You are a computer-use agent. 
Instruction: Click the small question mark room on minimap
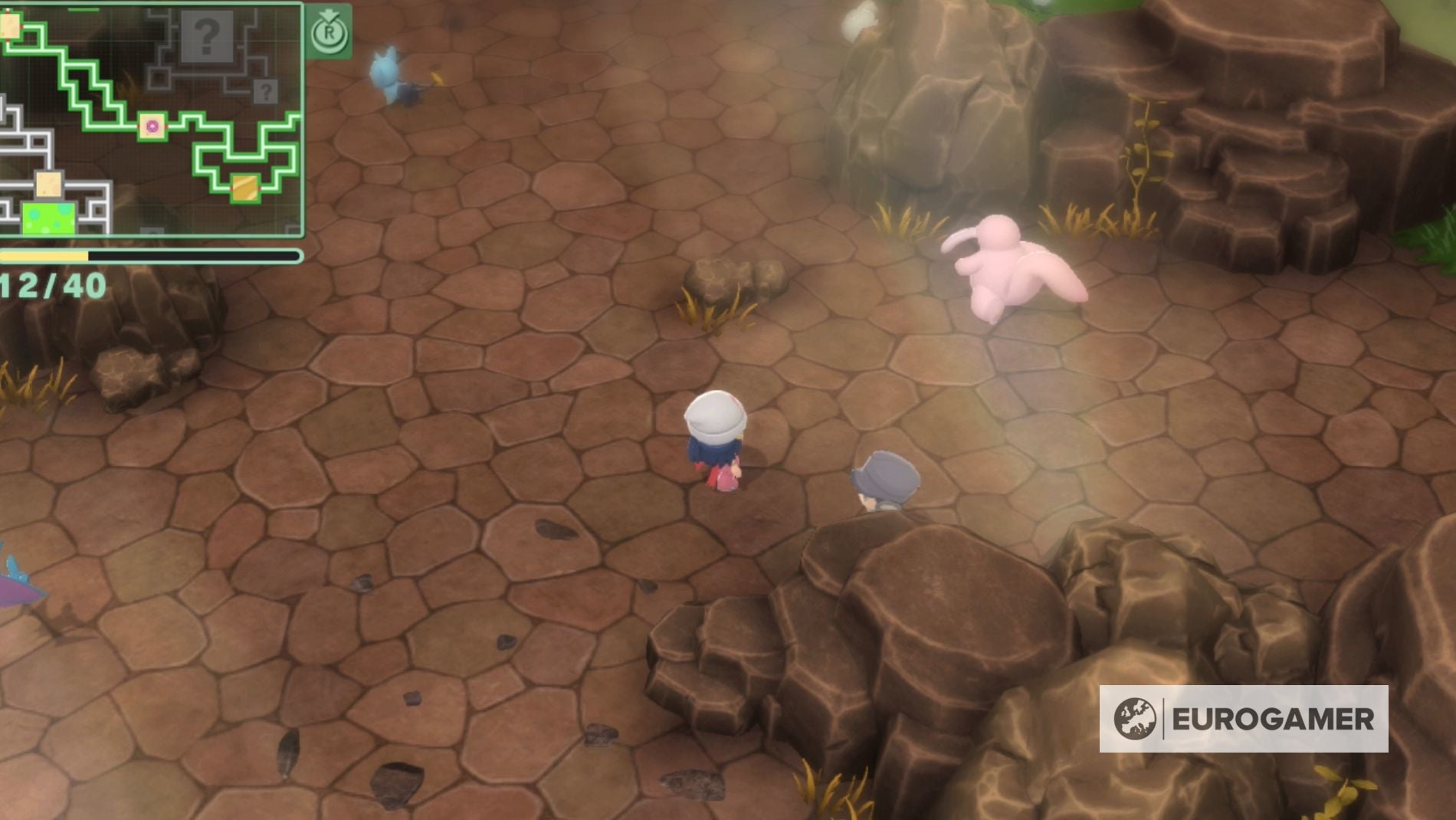click(265, 93)
